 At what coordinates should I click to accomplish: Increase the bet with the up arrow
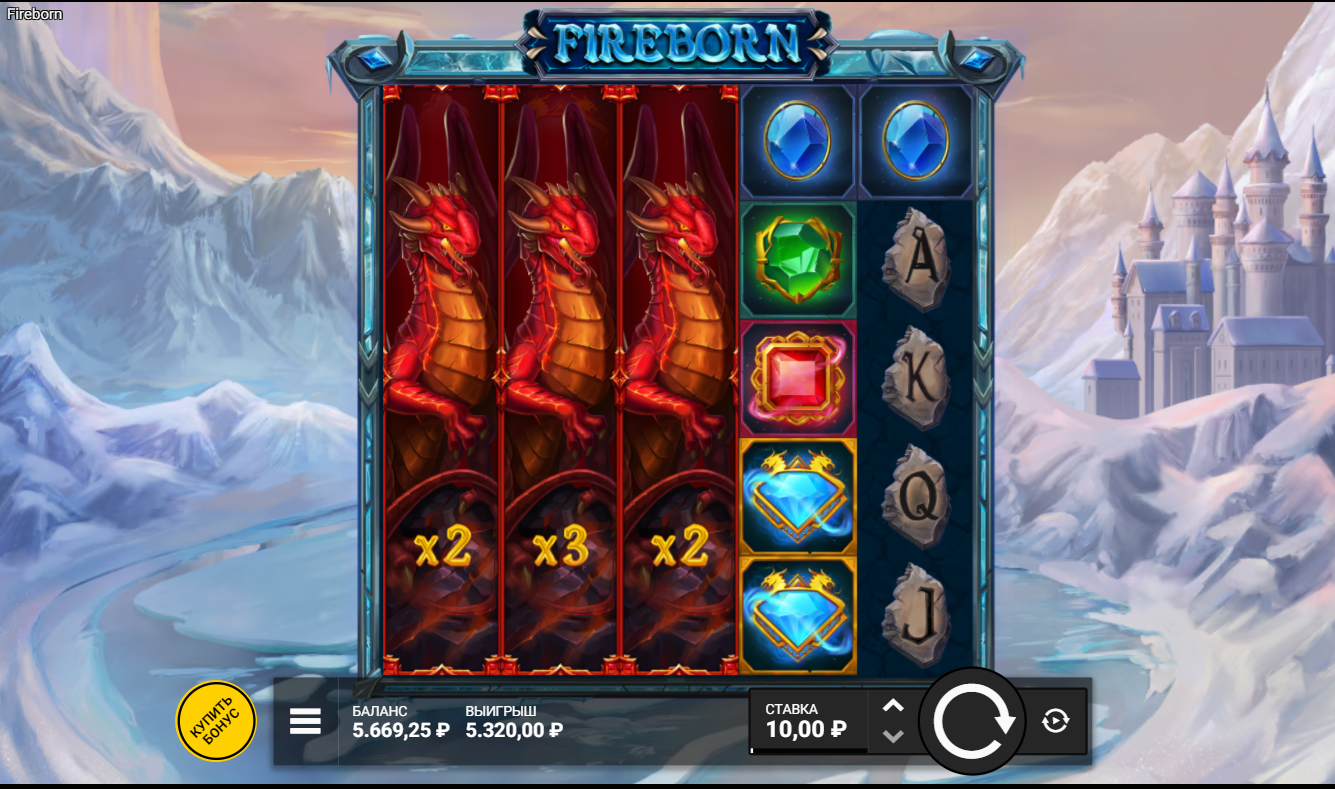893,705
